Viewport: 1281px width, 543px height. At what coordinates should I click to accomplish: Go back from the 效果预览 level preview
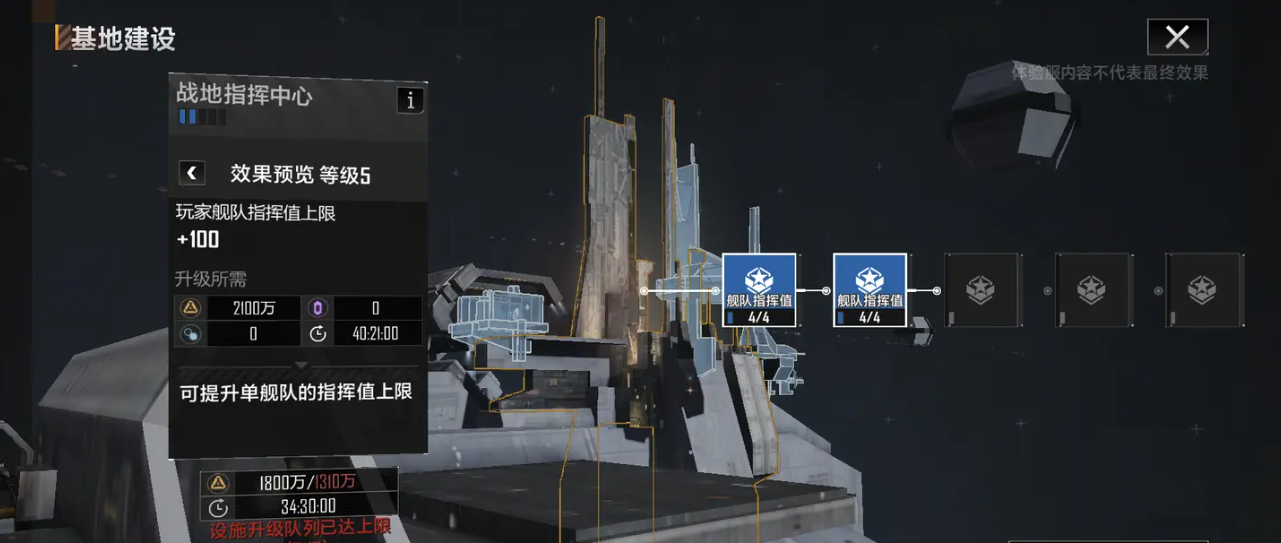(x=191, y=173)
